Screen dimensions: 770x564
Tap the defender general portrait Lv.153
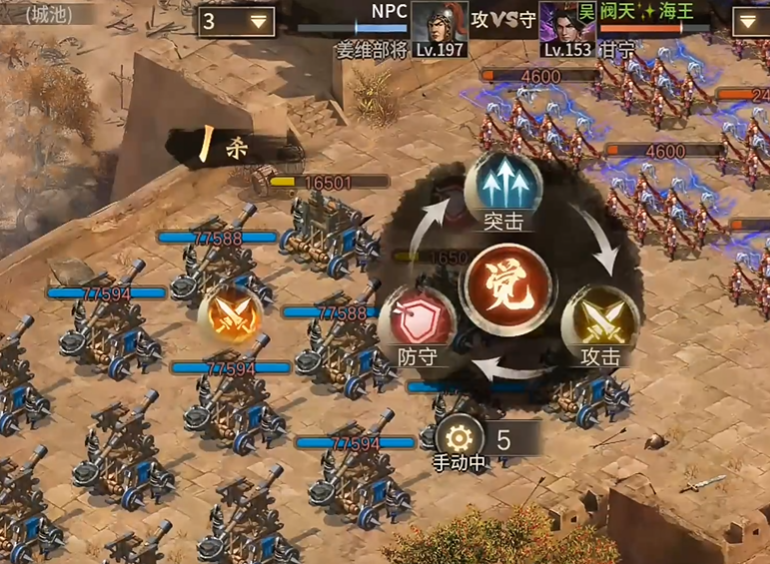click(x=567, y=29)
